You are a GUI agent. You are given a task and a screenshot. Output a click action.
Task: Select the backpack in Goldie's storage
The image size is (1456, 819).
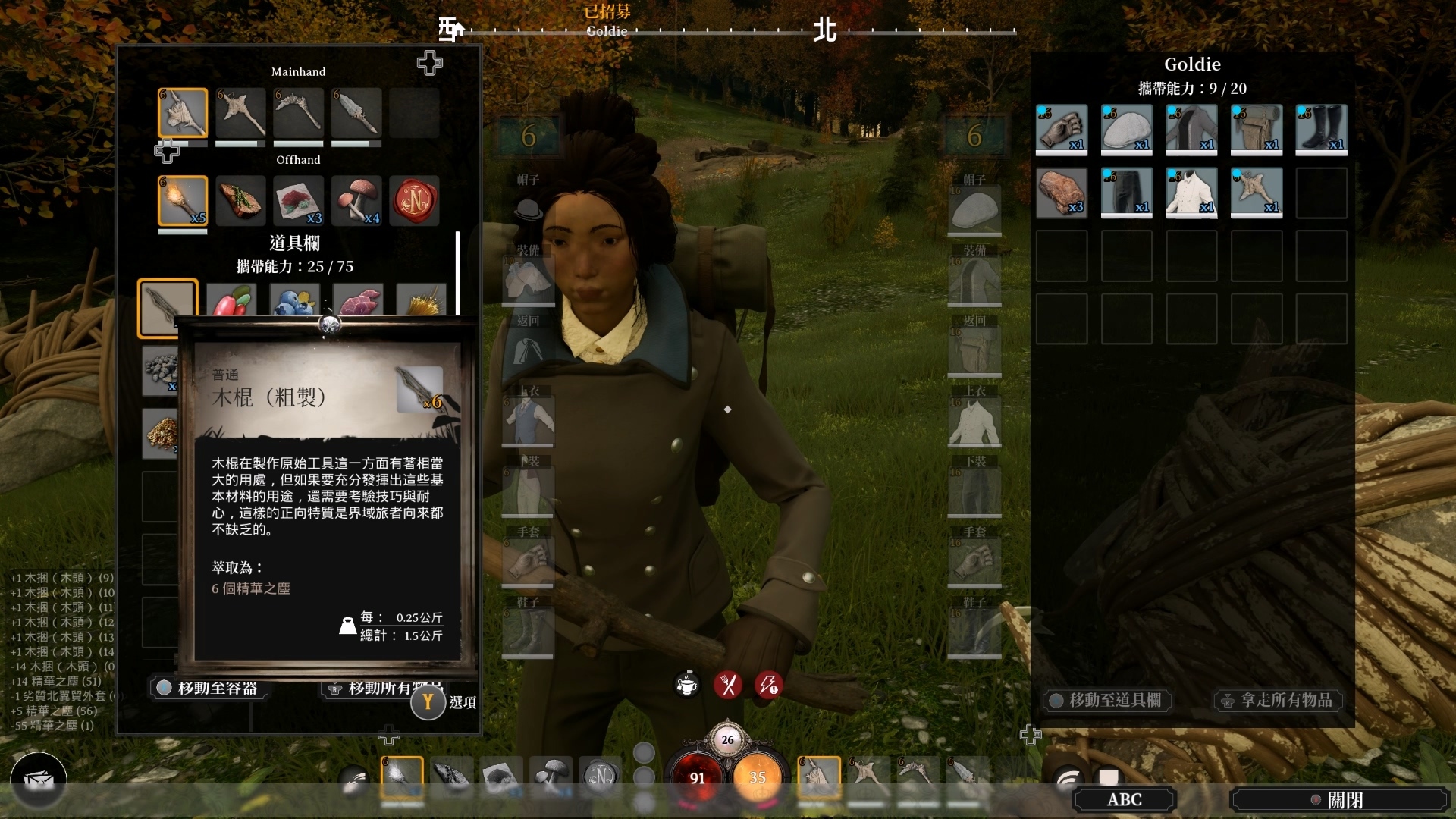click(x=1257, y=130)
